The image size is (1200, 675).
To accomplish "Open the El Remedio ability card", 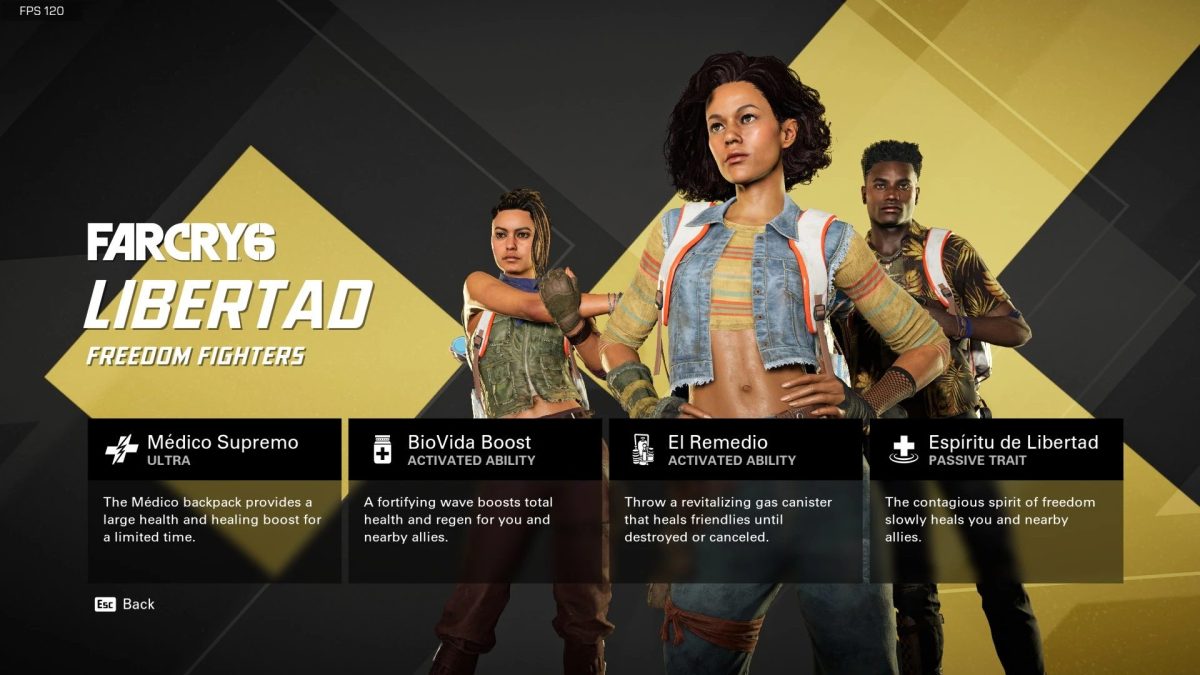I will (735, 500).
